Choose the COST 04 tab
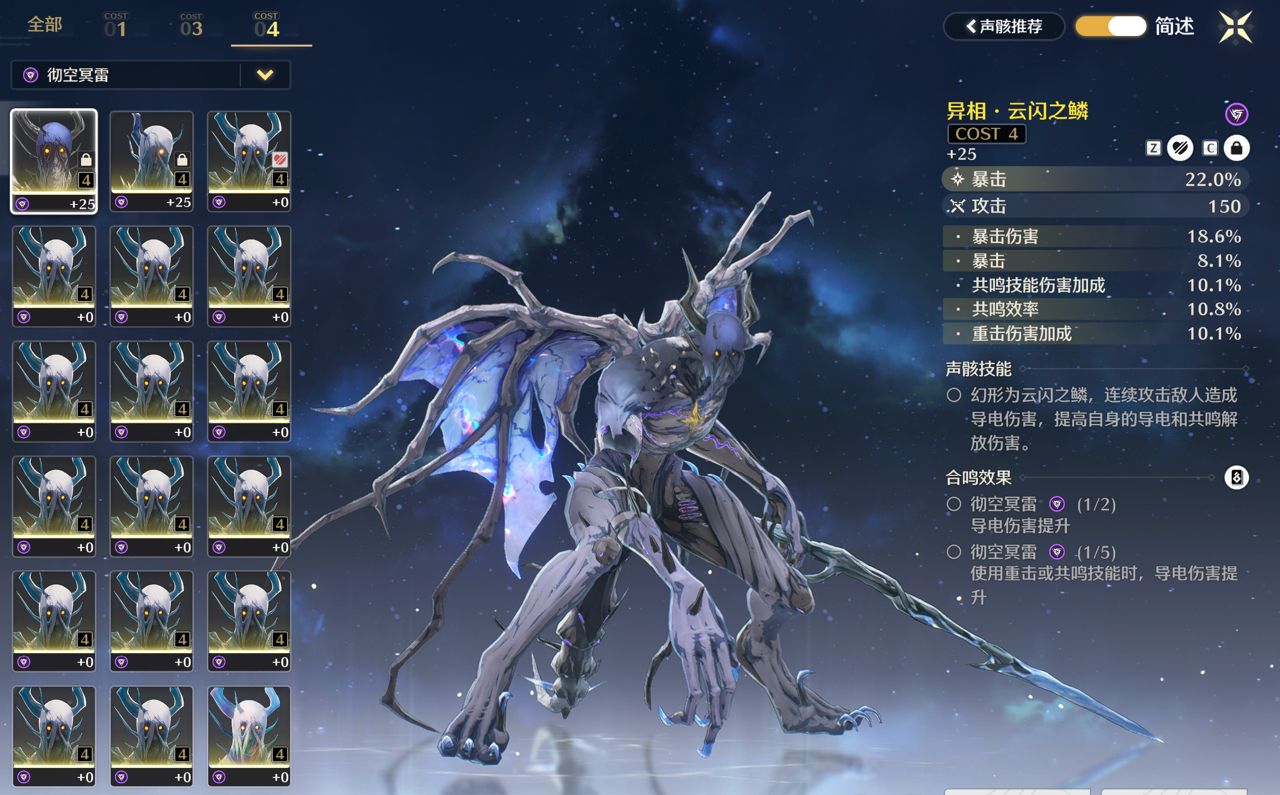The width and height of the screenshot is (1280, 795). 266,26
